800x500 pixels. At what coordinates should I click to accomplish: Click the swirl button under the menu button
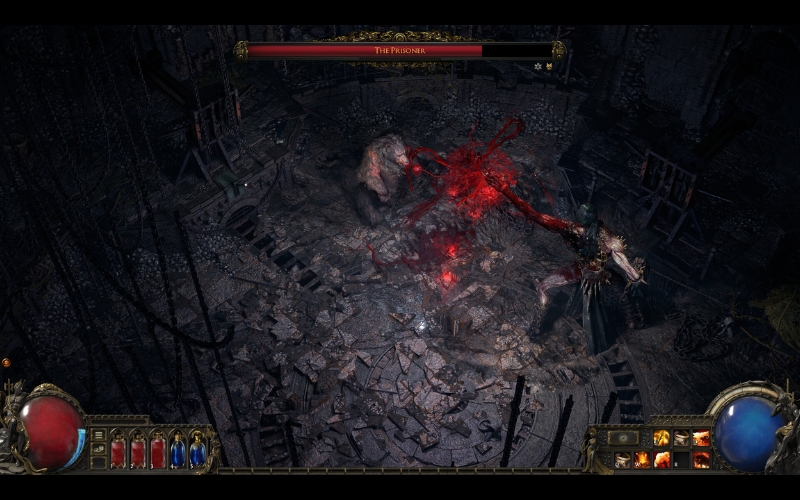click(x=99, y=450)
